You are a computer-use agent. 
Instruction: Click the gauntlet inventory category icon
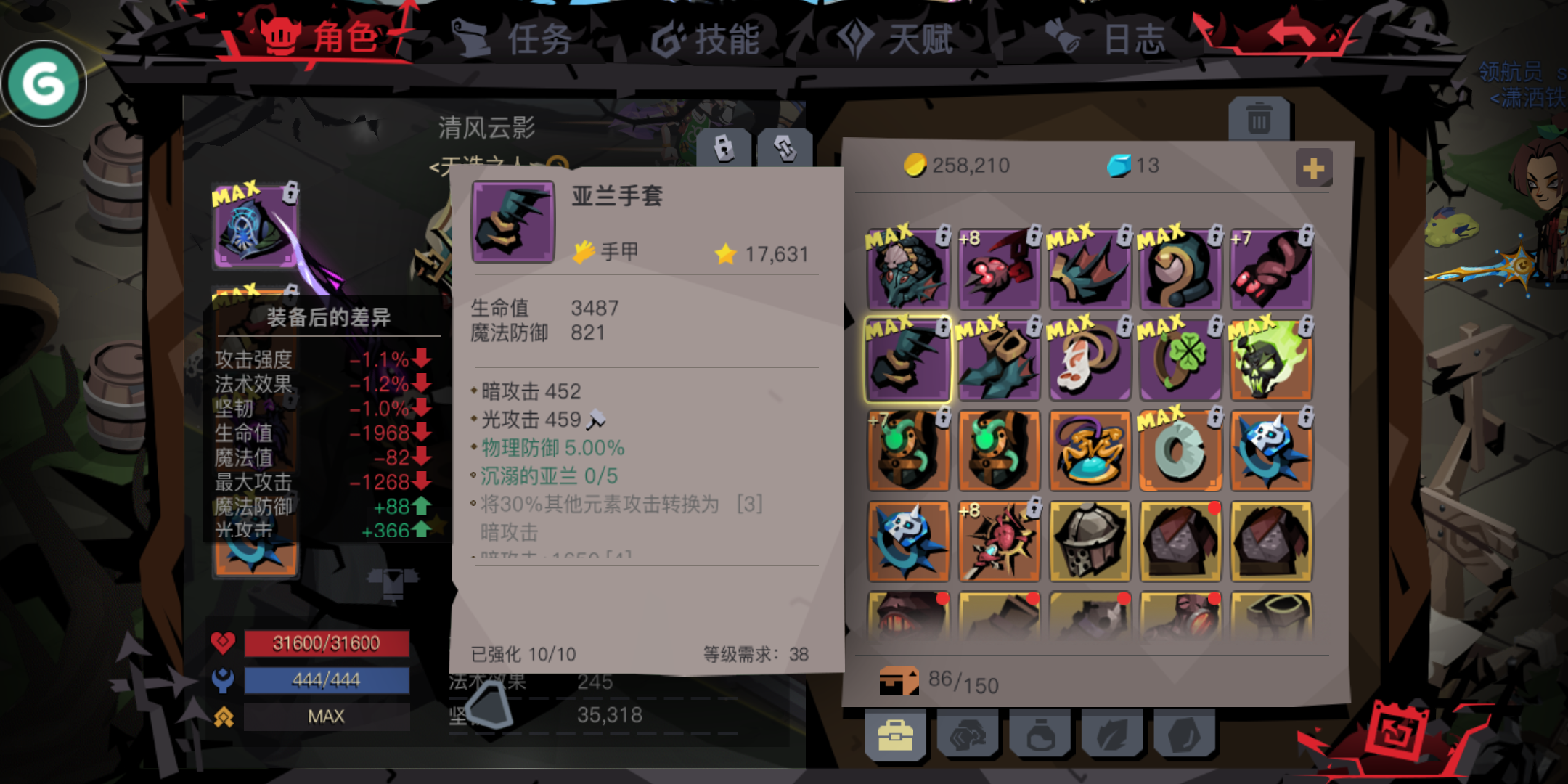(x=969, y=735)
